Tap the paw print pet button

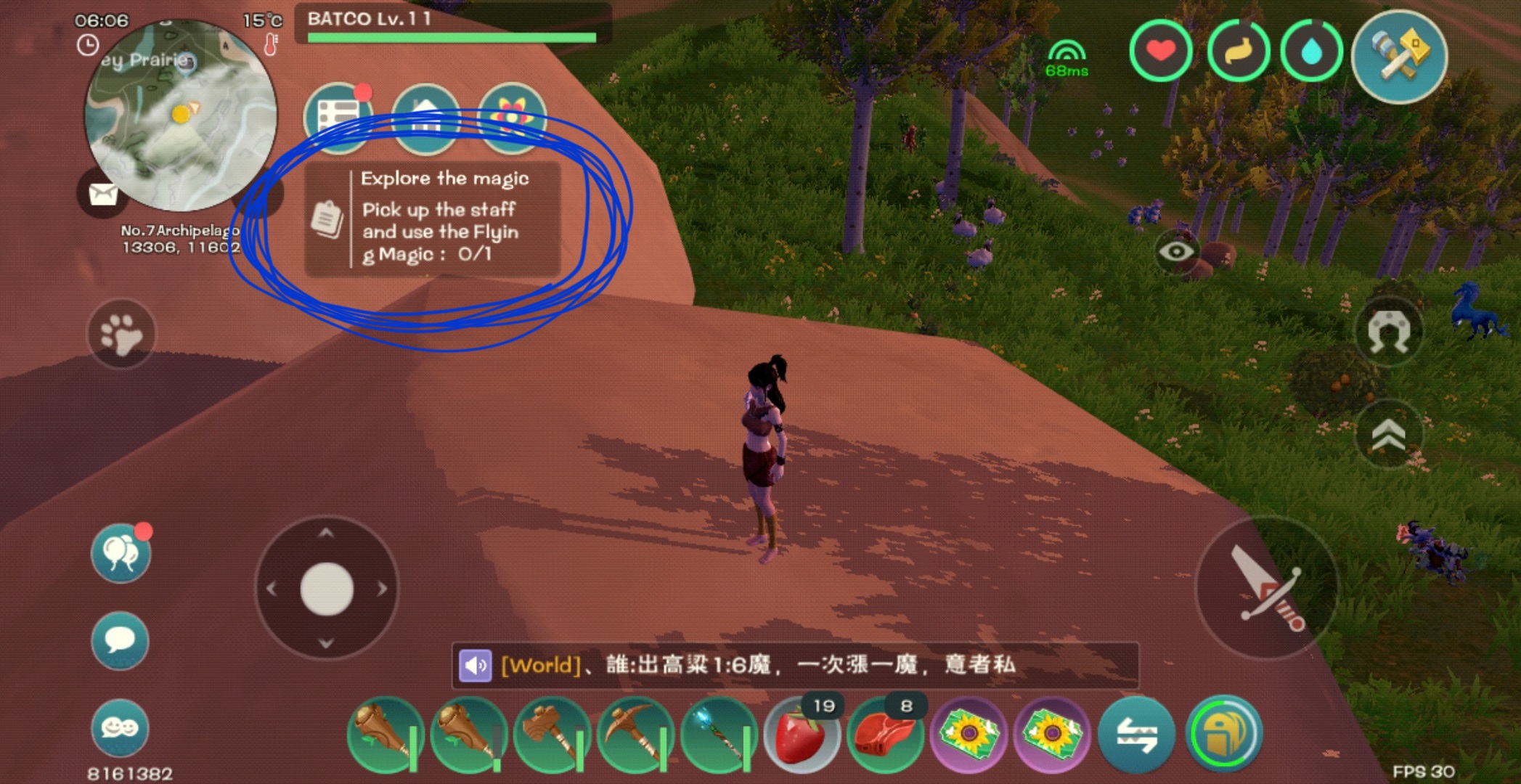pos(121,334)
